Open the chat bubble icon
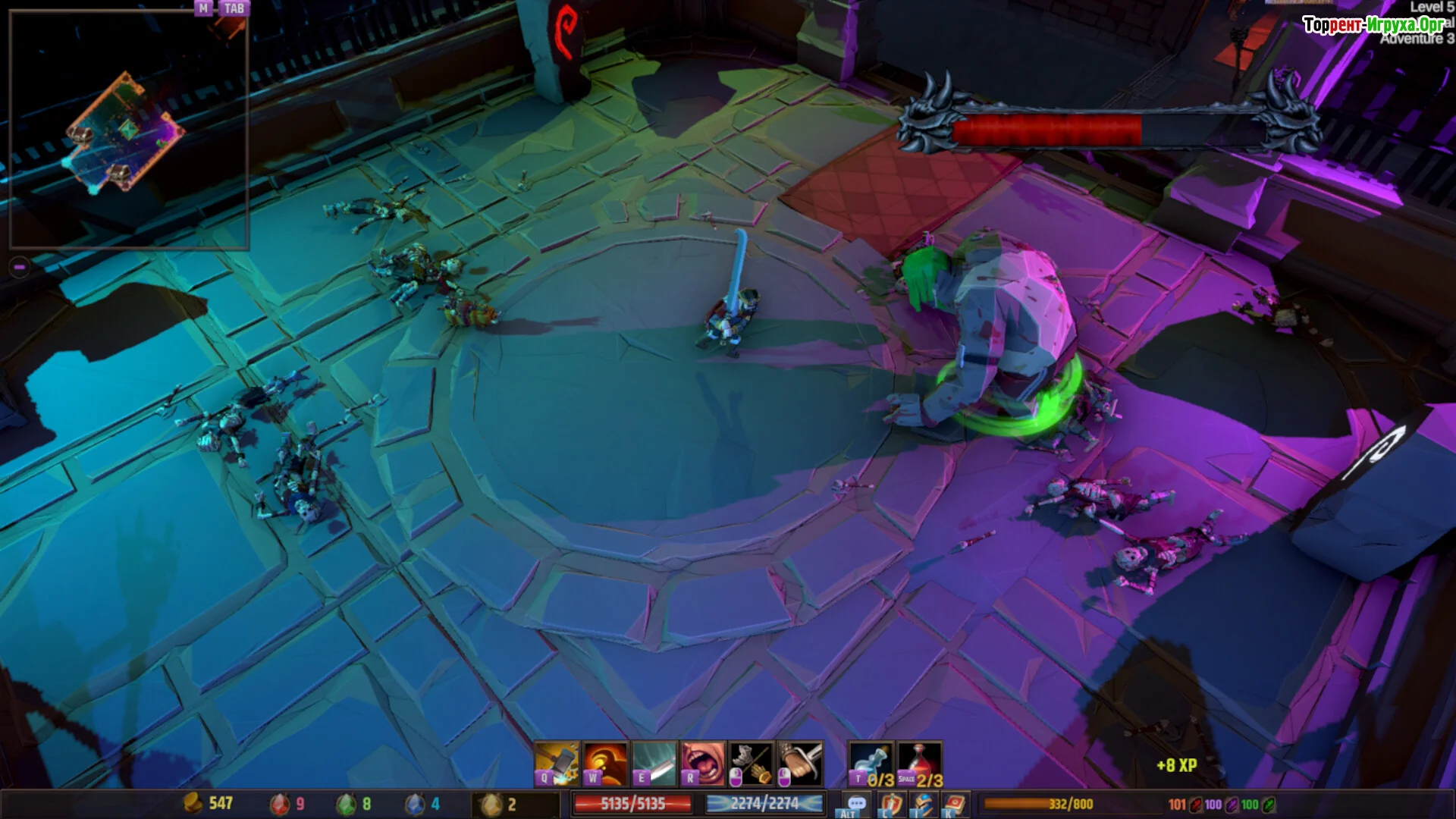 [857, 804]
